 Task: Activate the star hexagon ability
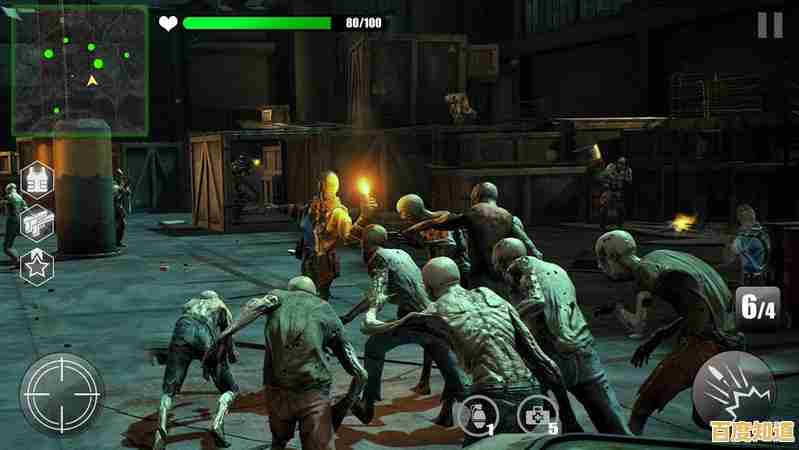(x=36, y=265)
